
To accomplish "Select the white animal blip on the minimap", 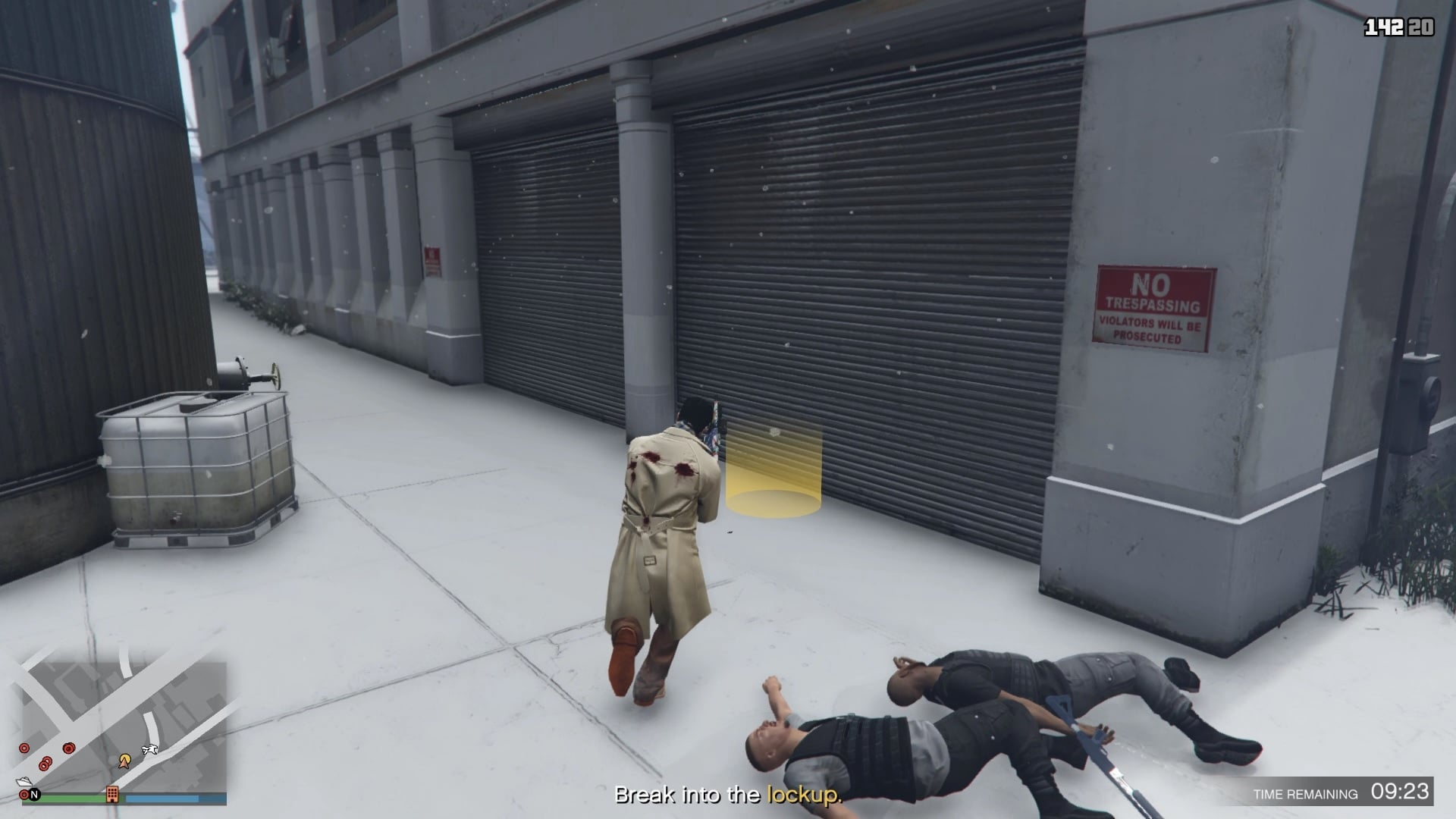I will 149,750.
